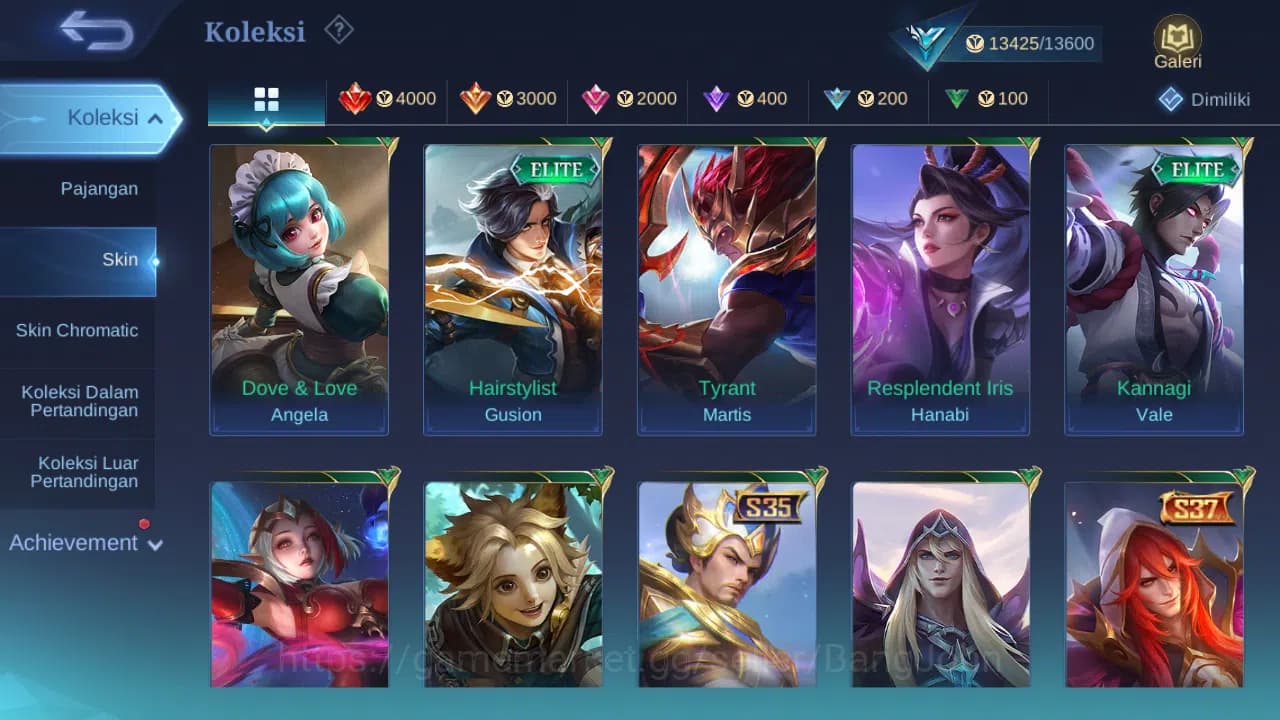
Task: Open the Koleksi help question mark
Action: coord(338,30)
